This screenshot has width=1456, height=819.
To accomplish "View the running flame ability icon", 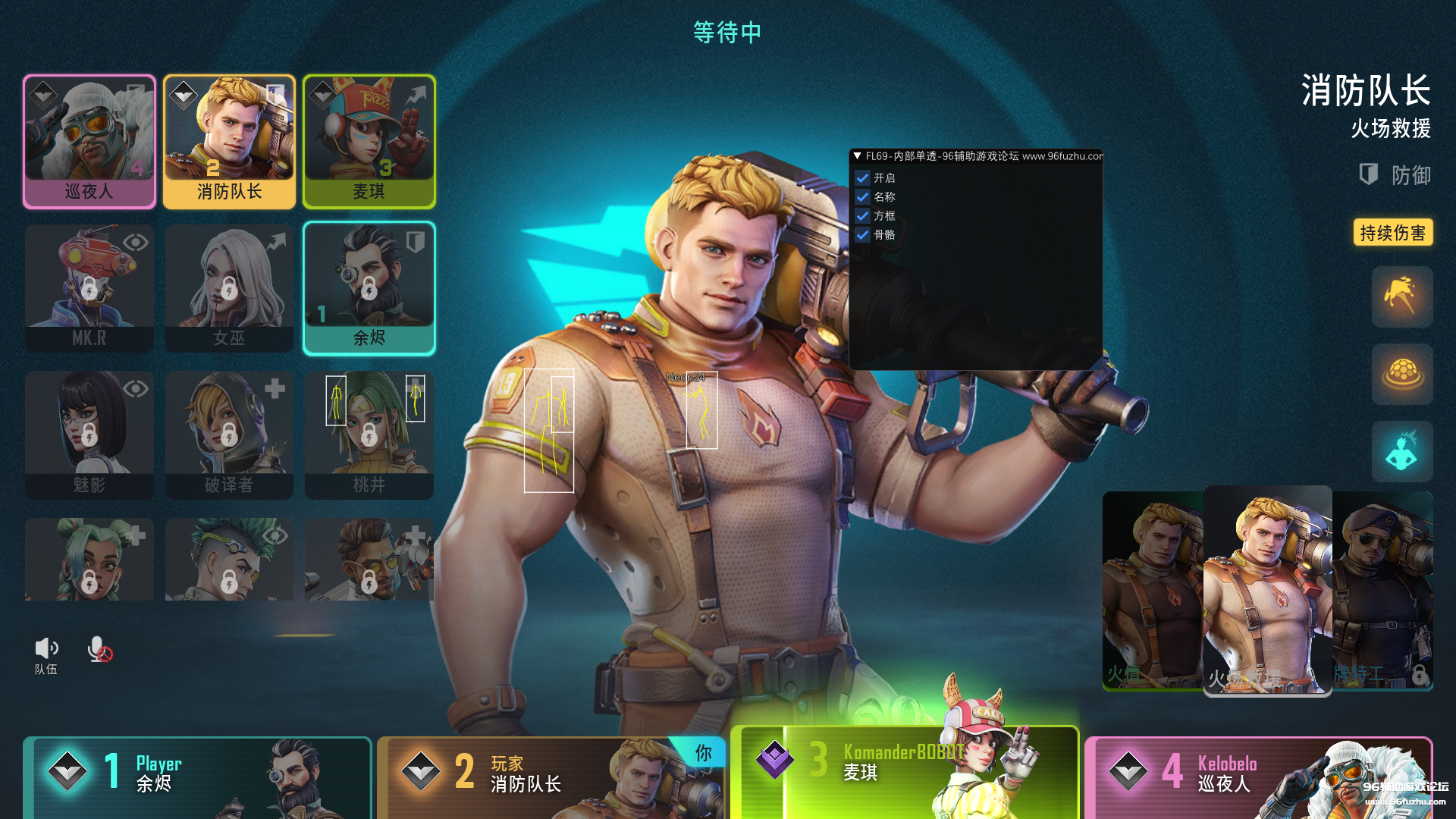I will (x=1401, y=297).
